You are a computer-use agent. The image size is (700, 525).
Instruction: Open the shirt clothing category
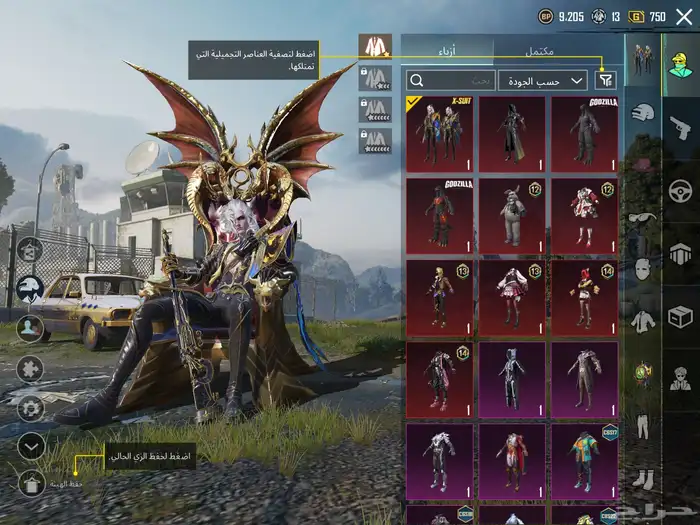(x=643, y=322)
